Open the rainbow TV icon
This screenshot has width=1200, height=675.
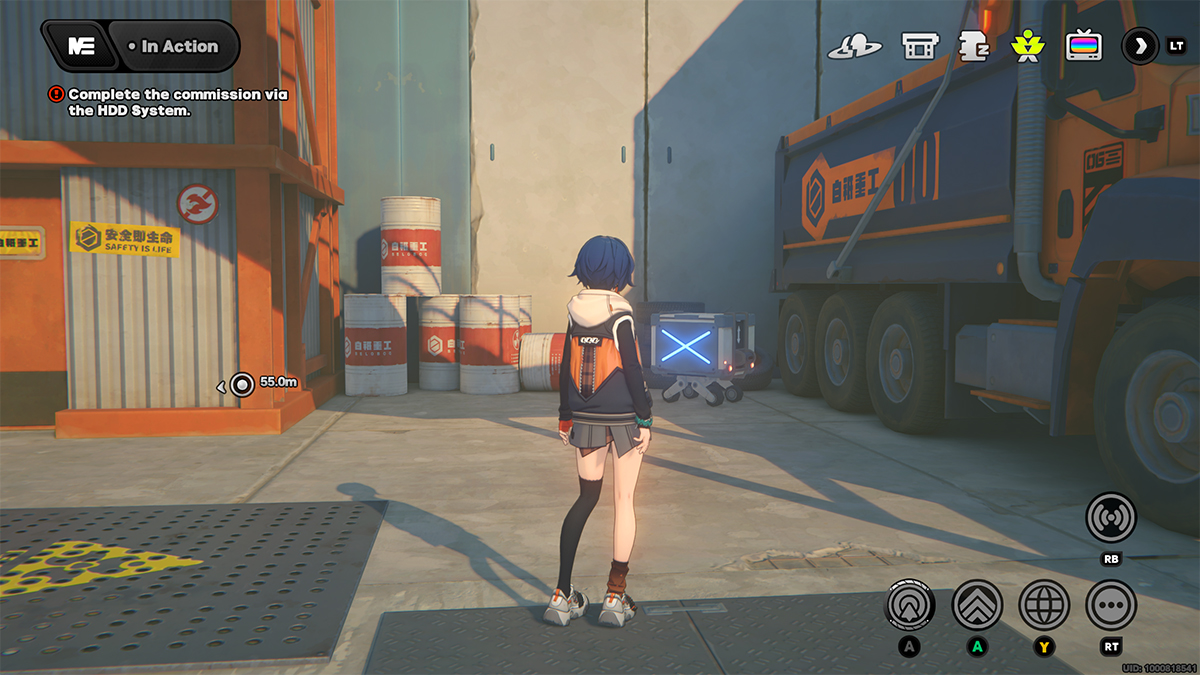coord(1083,46)
